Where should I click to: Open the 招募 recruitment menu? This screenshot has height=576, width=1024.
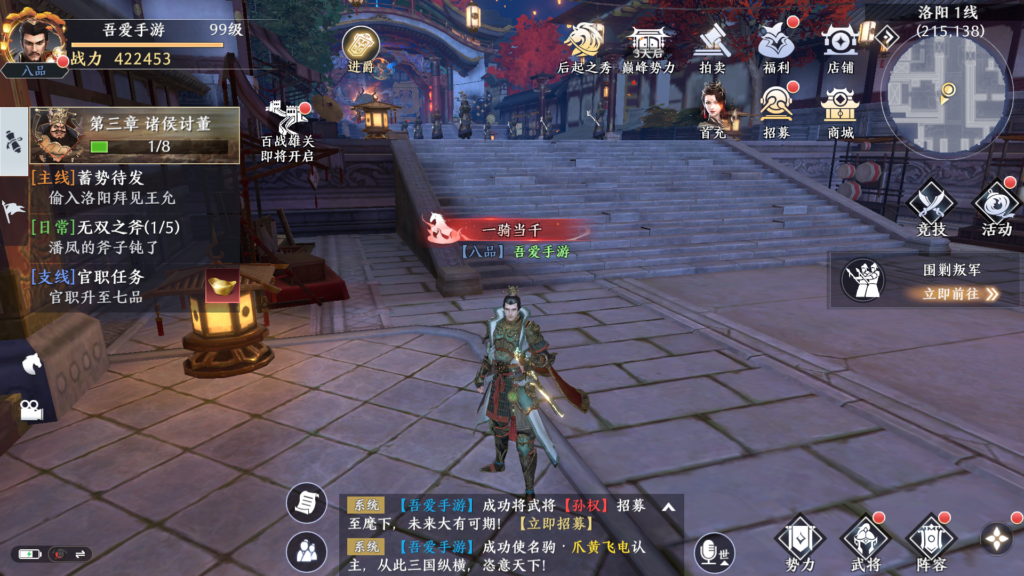[776, 109]
